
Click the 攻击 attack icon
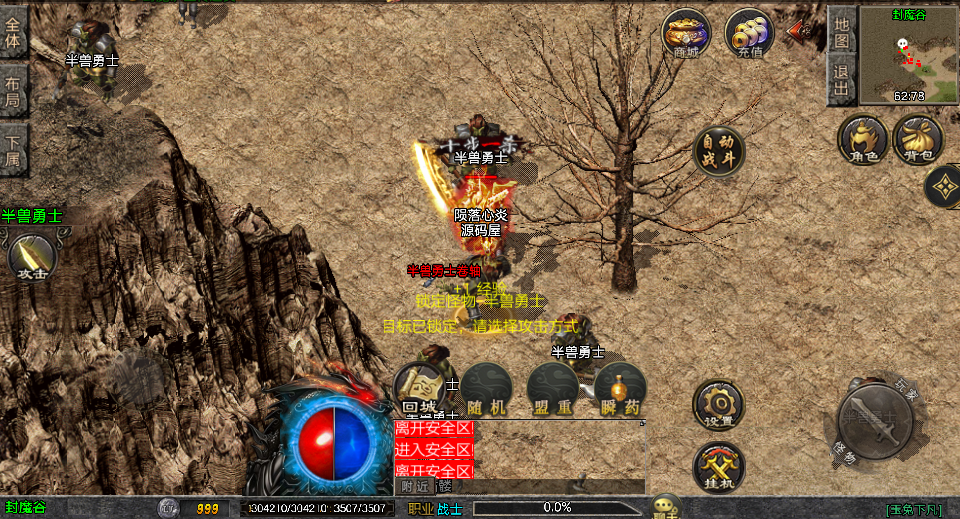[x=31, y=257]
